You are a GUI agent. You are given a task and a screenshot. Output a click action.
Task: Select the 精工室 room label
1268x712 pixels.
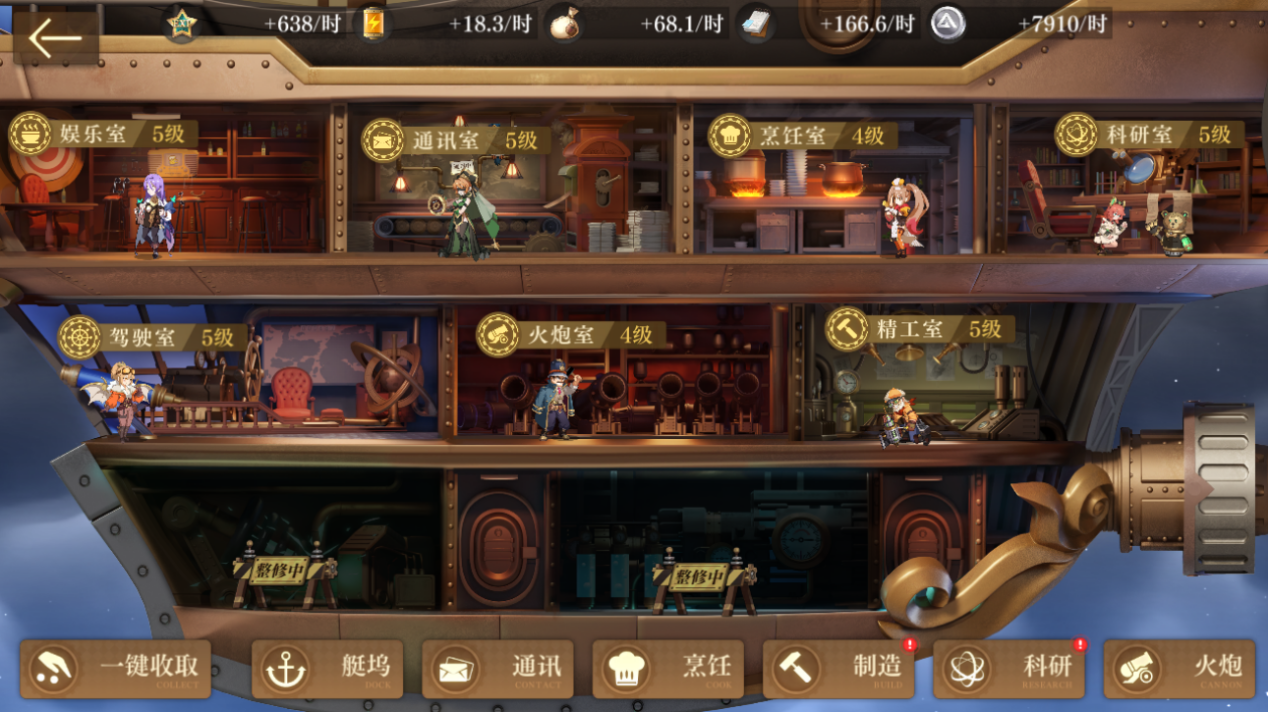919,329
